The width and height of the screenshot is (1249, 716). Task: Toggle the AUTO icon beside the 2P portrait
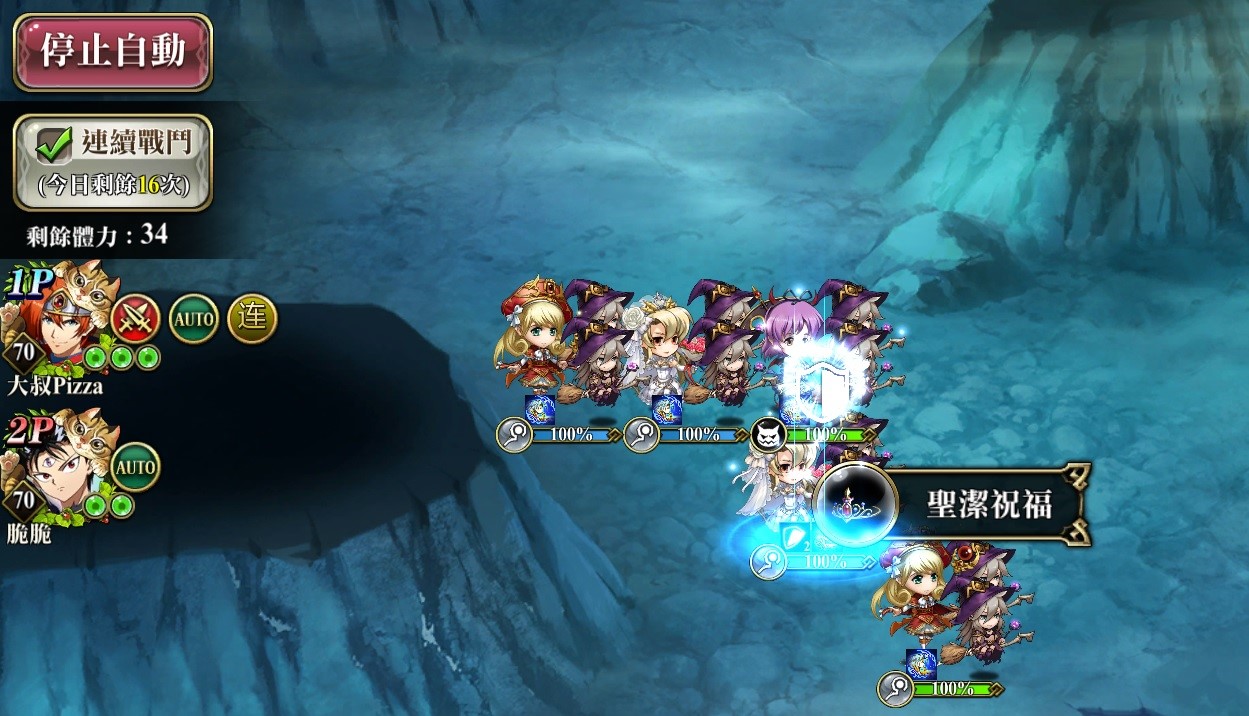(x=135, y=467)
